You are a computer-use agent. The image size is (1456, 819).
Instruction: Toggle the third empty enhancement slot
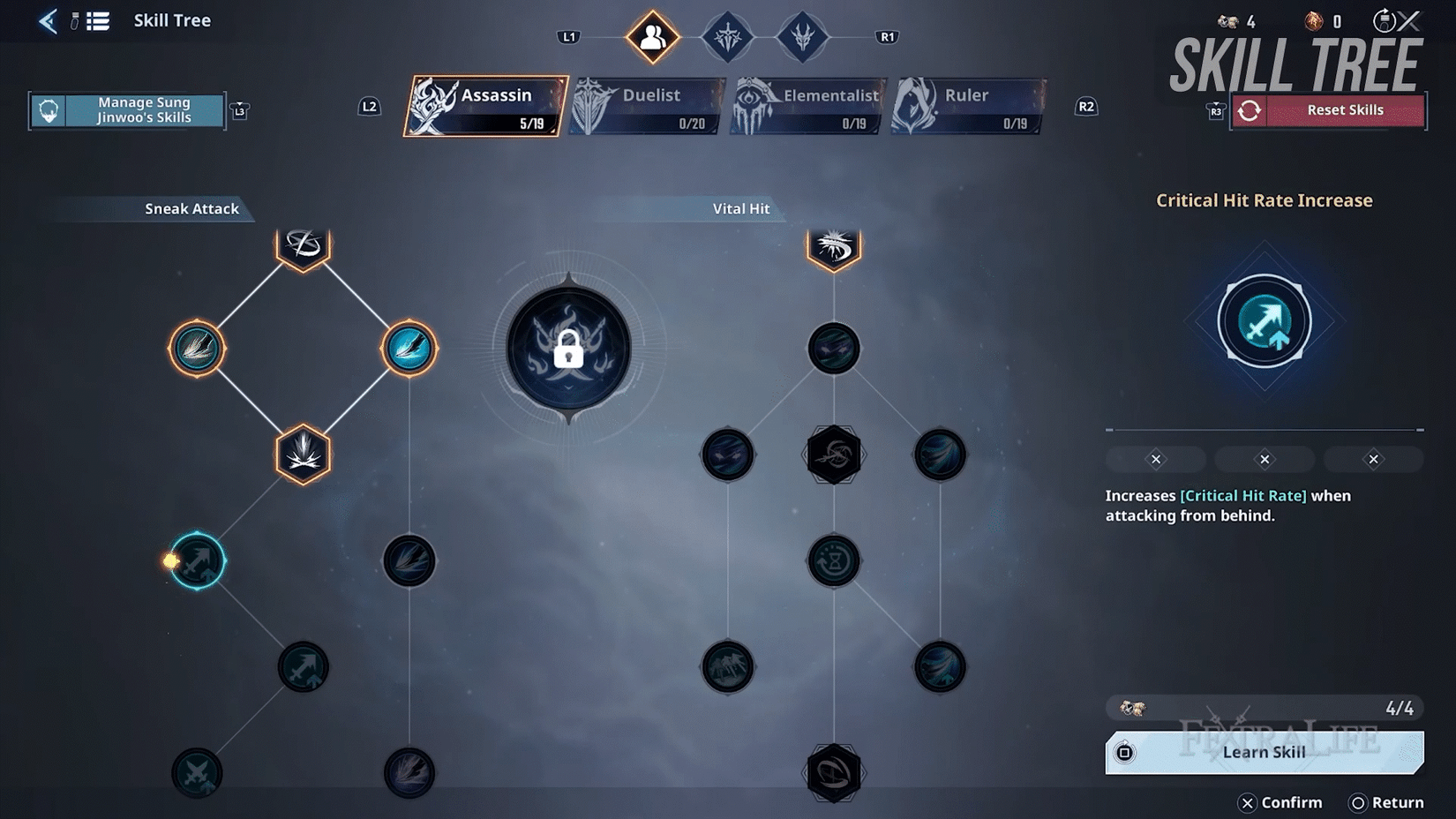tap(1373, 459)
